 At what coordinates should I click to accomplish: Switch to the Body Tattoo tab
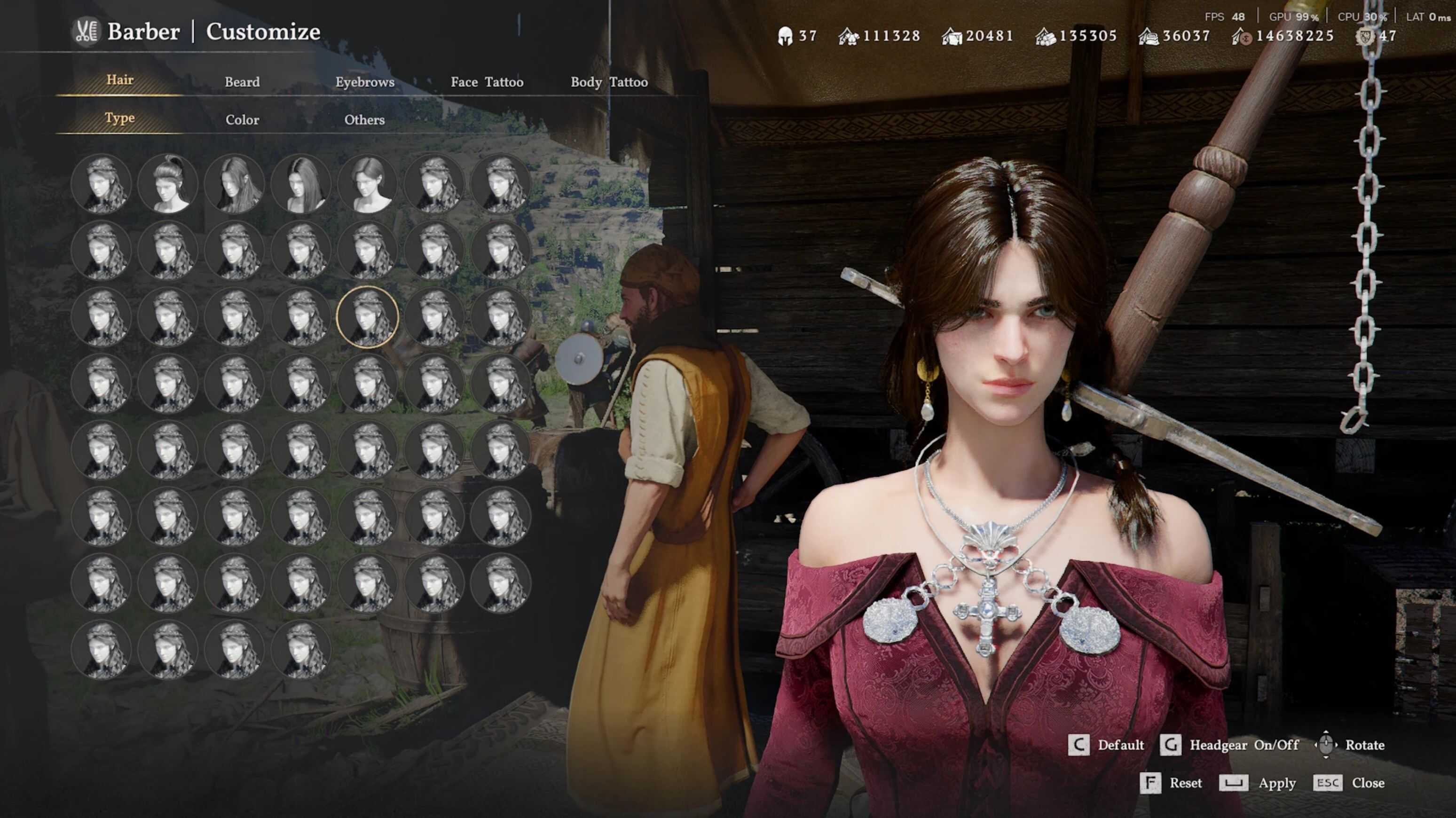[609, 81]
